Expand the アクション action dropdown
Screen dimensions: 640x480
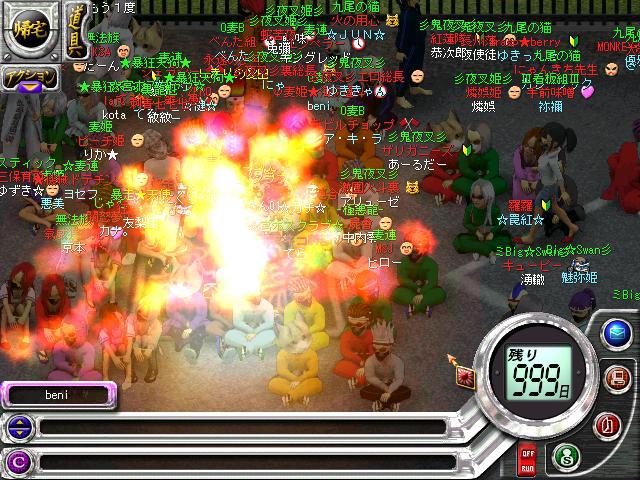pyautogui.click(x=29, y=78)
